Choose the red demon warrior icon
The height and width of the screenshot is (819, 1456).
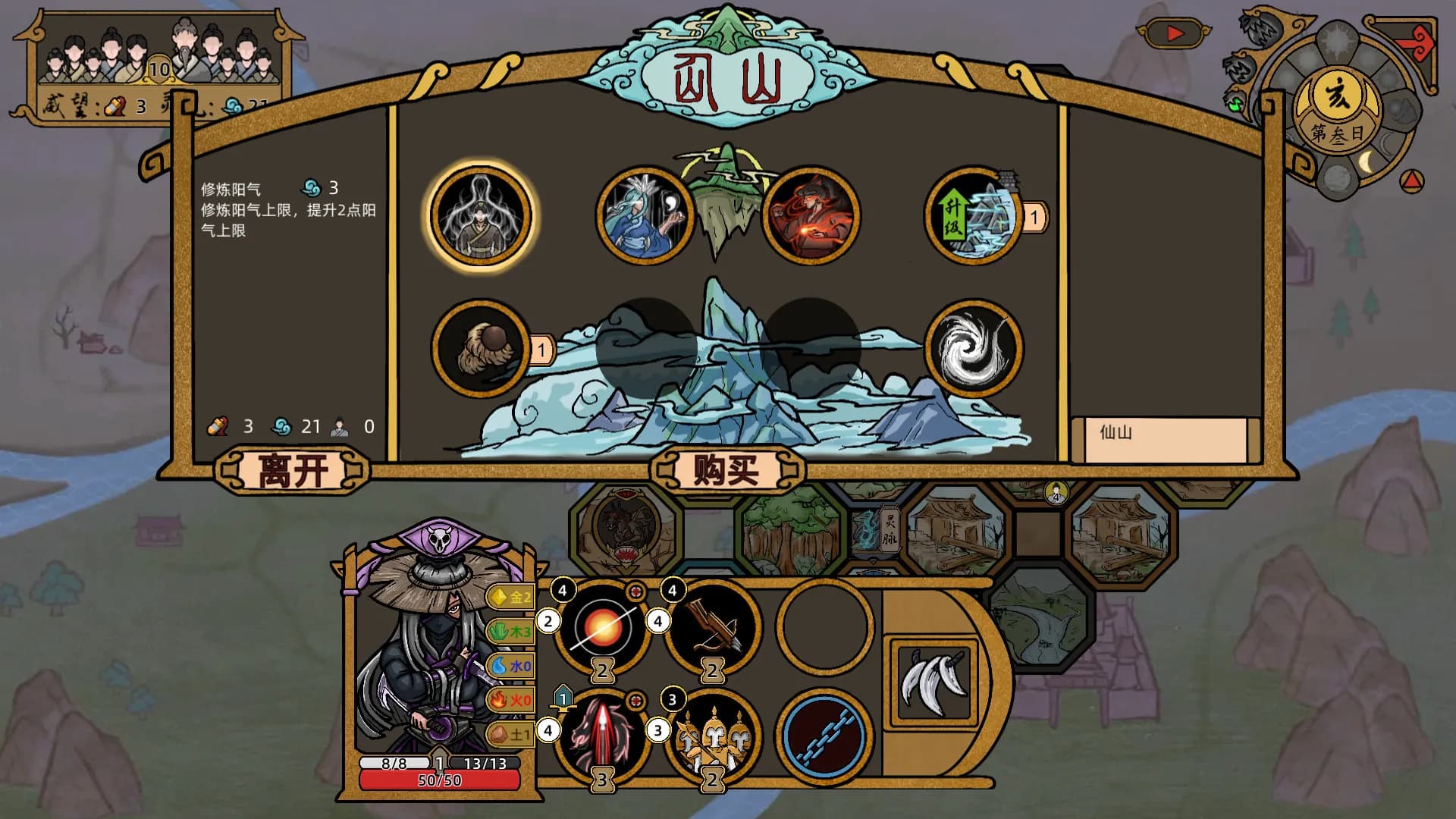coord(811,216)
